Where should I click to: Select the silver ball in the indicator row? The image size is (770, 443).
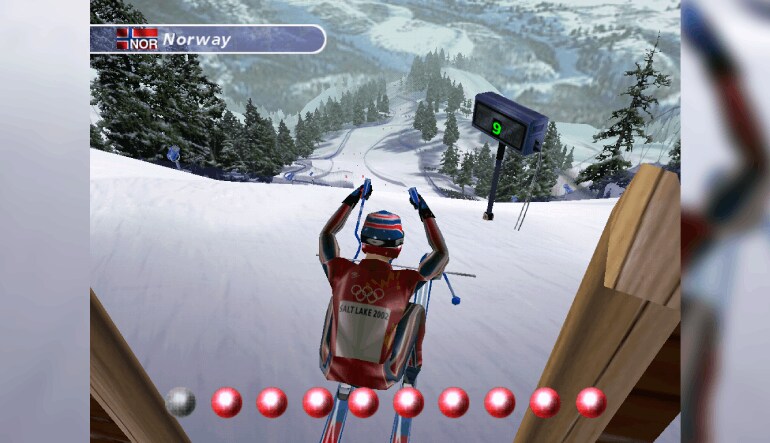180,401
